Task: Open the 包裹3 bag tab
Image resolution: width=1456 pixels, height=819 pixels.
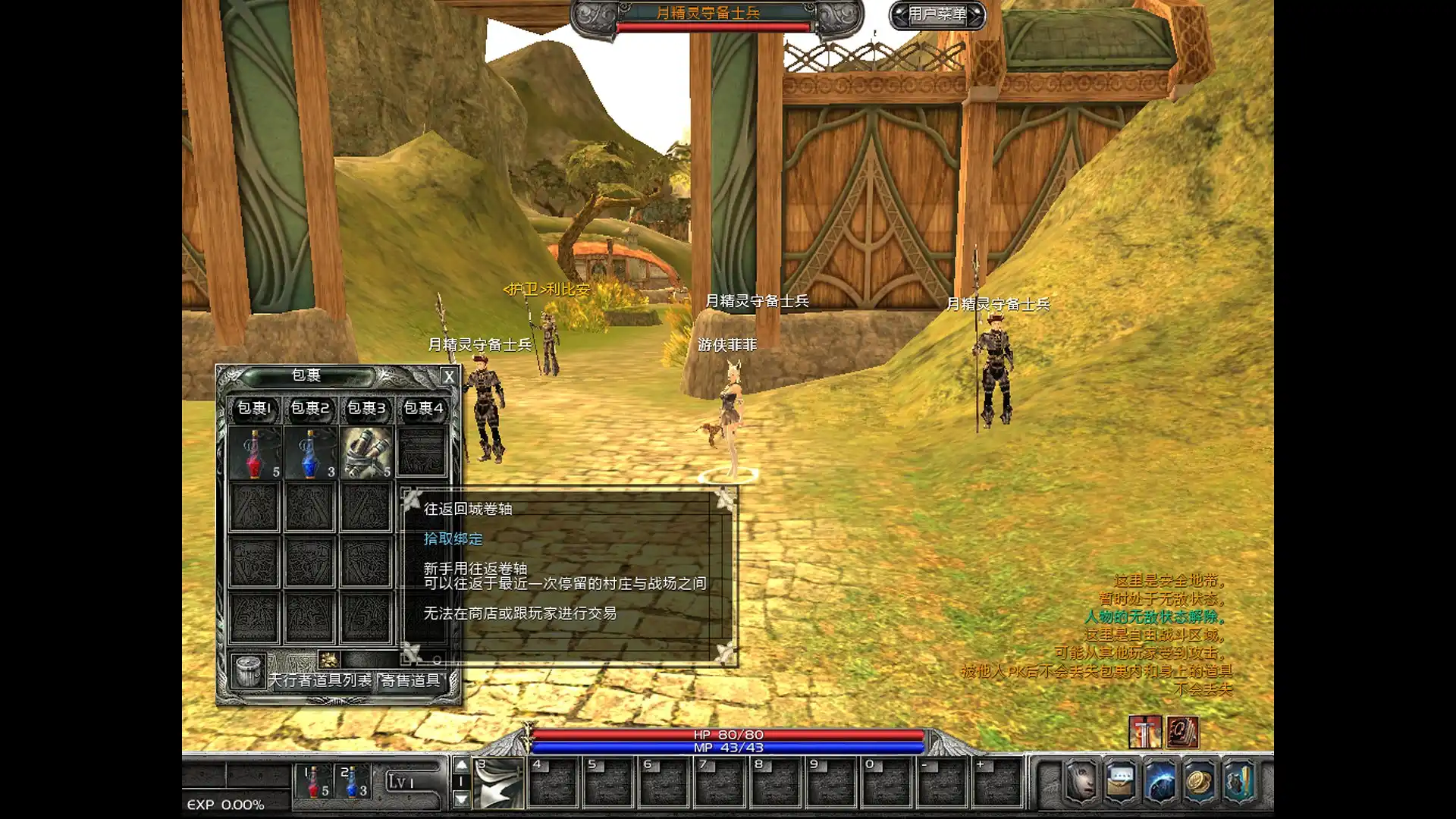Action: [366, 409]
